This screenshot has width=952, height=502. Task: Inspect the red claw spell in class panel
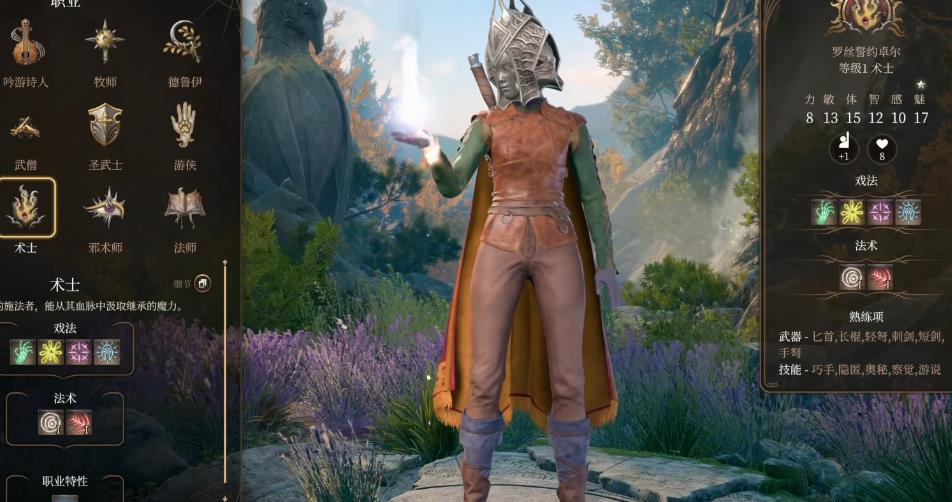[79, 422]
